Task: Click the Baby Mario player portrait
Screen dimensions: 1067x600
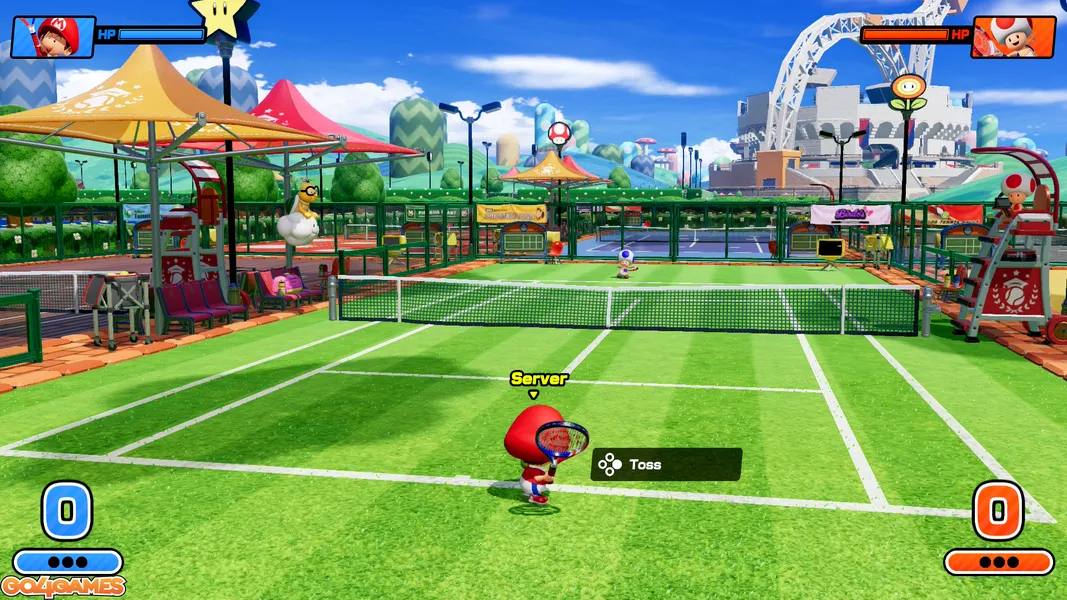Action: (52, 36)
